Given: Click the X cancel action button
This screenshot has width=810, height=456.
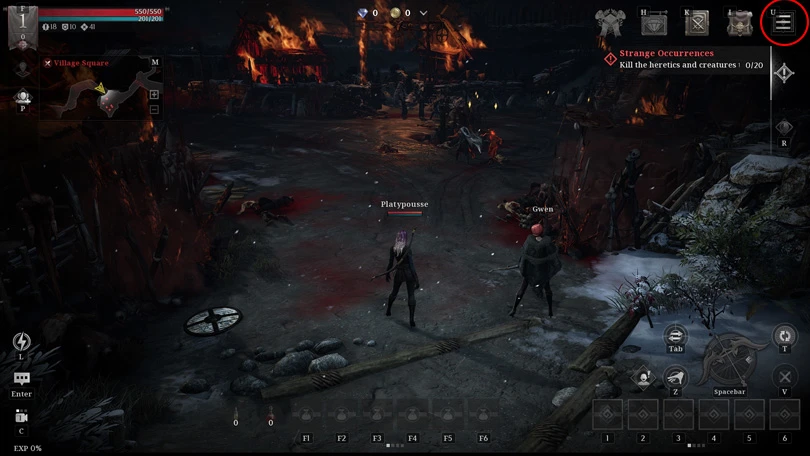Looking at the screenshot, I should 785,378.
